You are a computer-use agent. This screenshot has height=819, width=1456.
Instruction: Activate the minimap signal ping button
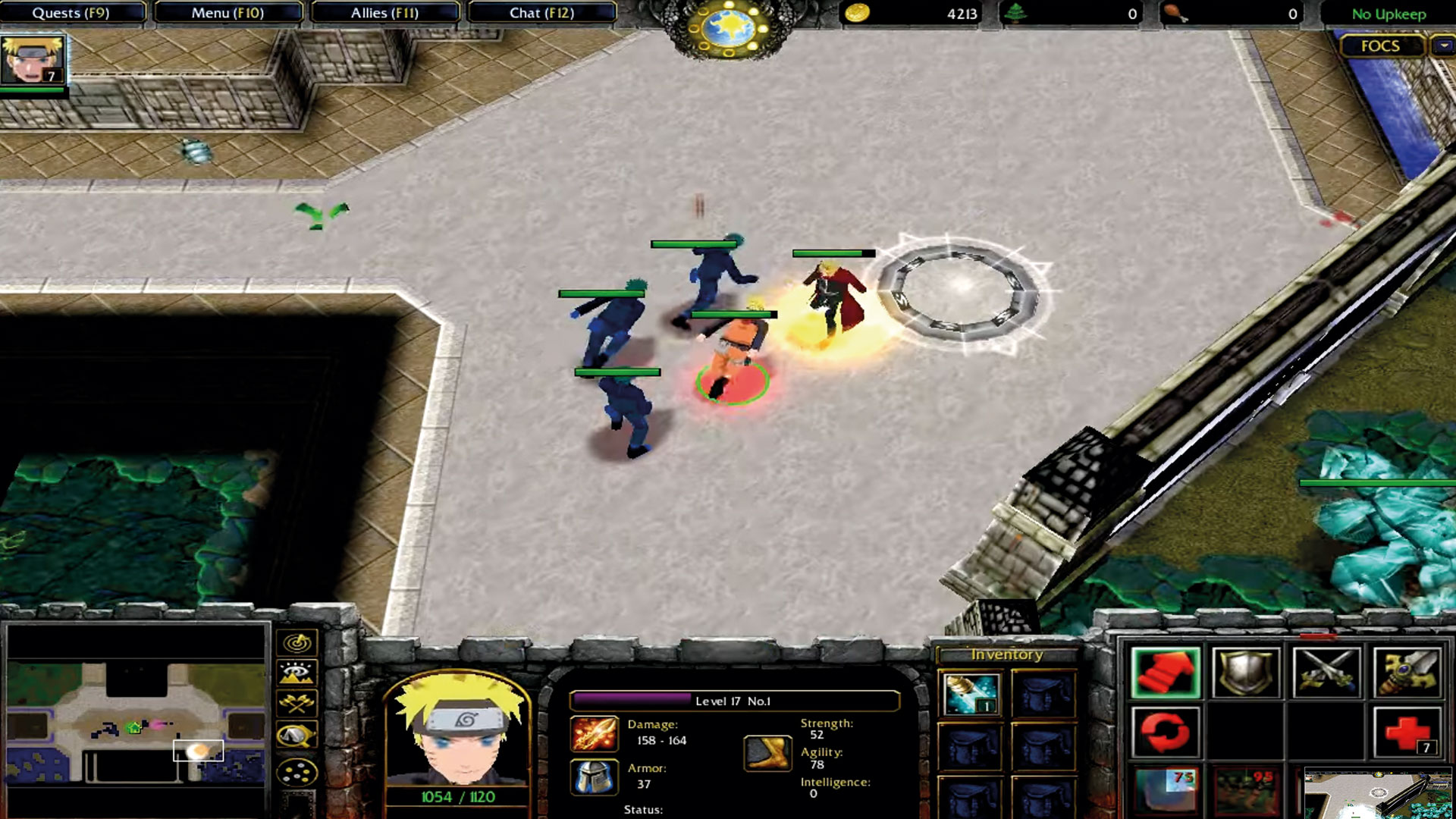297,643
